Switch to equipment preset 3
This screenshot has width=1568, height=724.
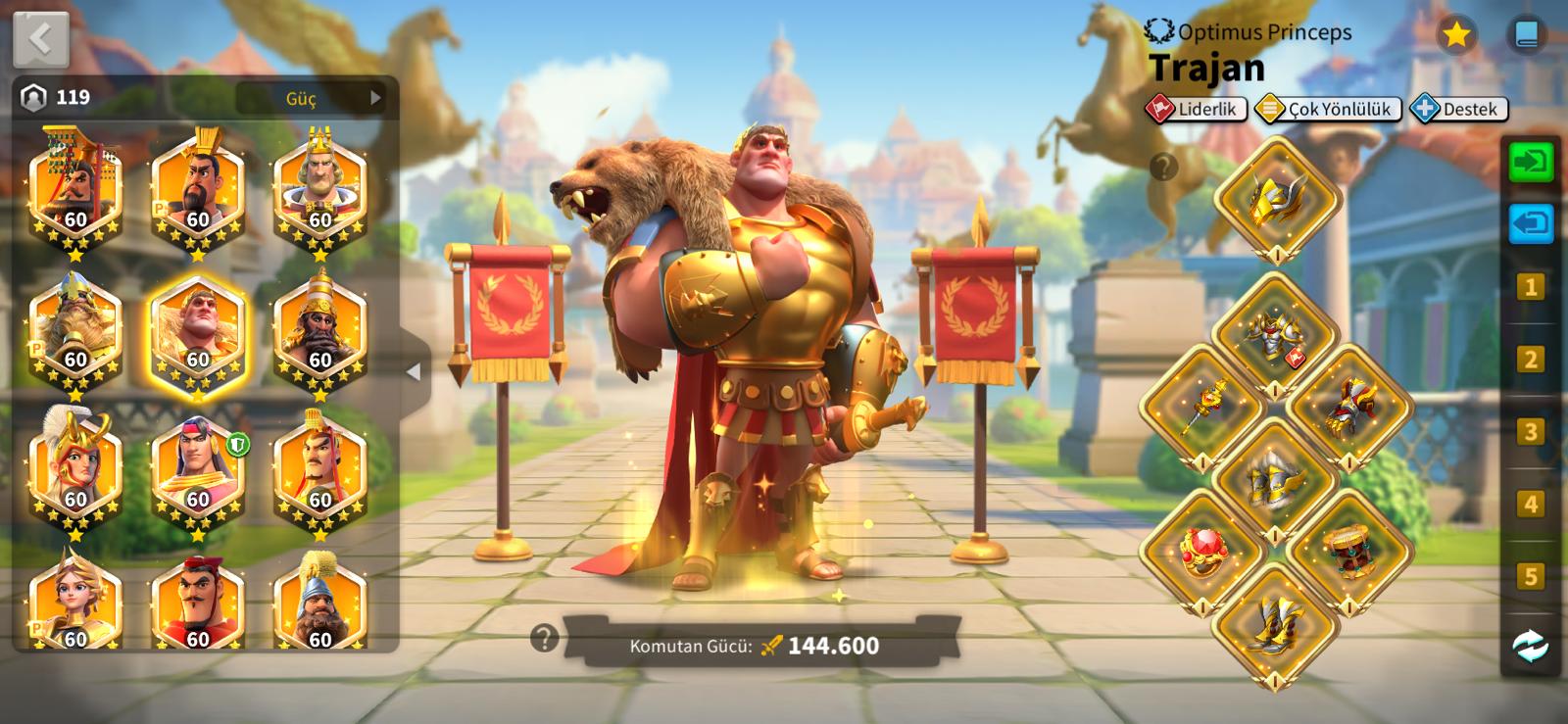(x=1530, y=432)
